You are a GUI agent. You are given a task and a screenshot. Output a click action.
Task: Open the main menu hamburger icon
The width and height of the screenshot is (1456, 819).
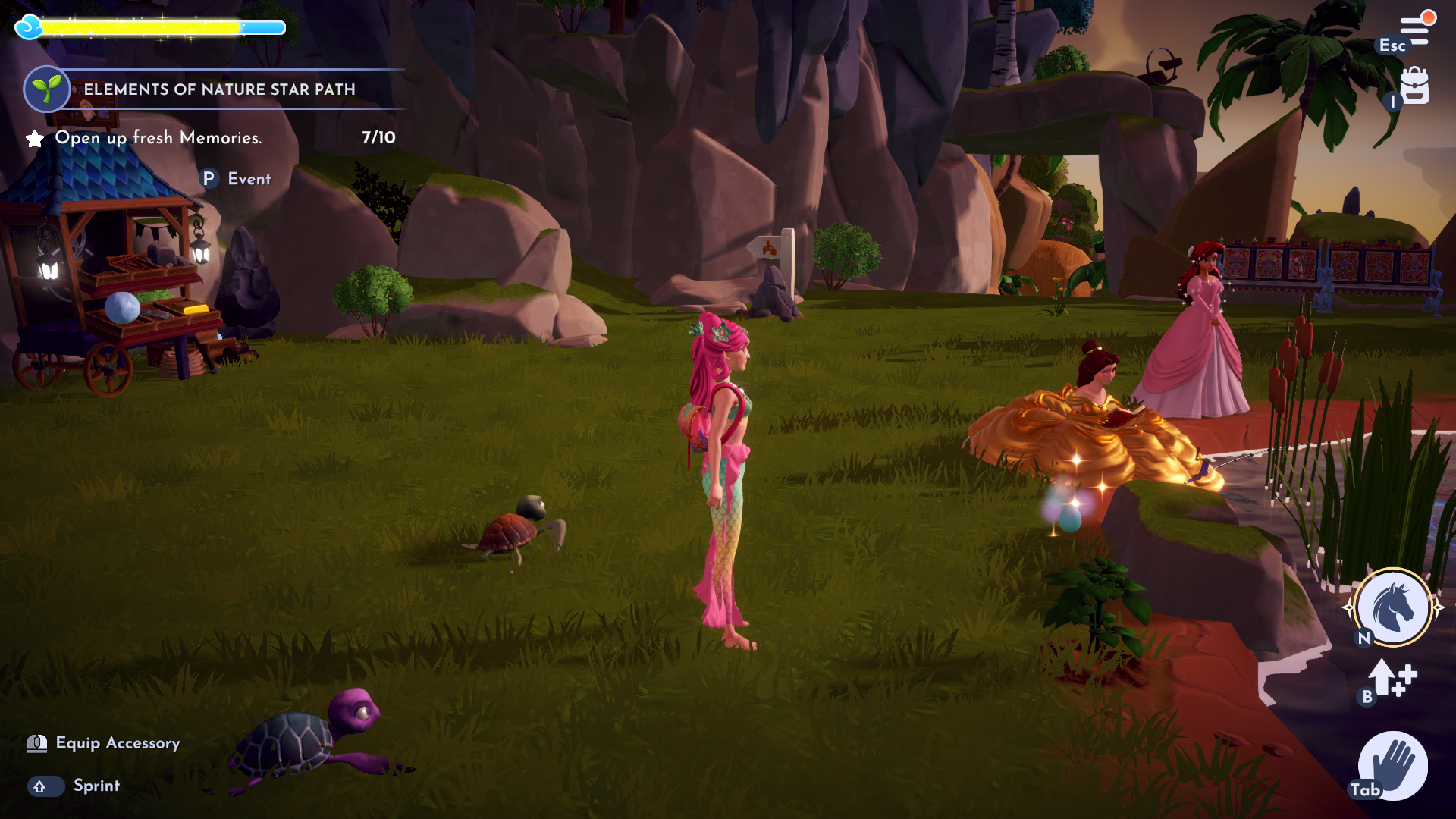(1414, 30)
